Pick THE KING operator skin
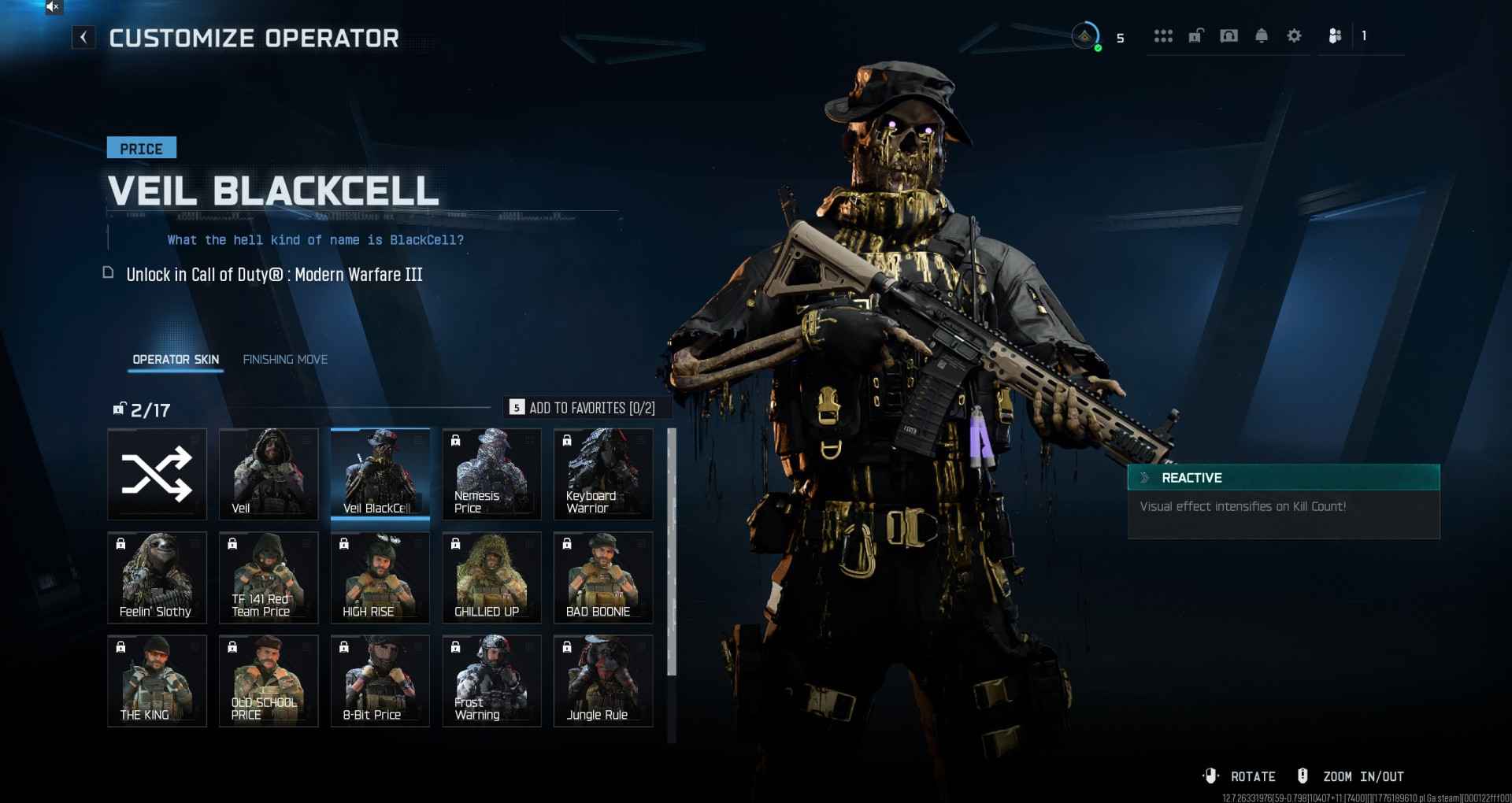The width and height of the screenshot is (1512, 803). [157, 680]
